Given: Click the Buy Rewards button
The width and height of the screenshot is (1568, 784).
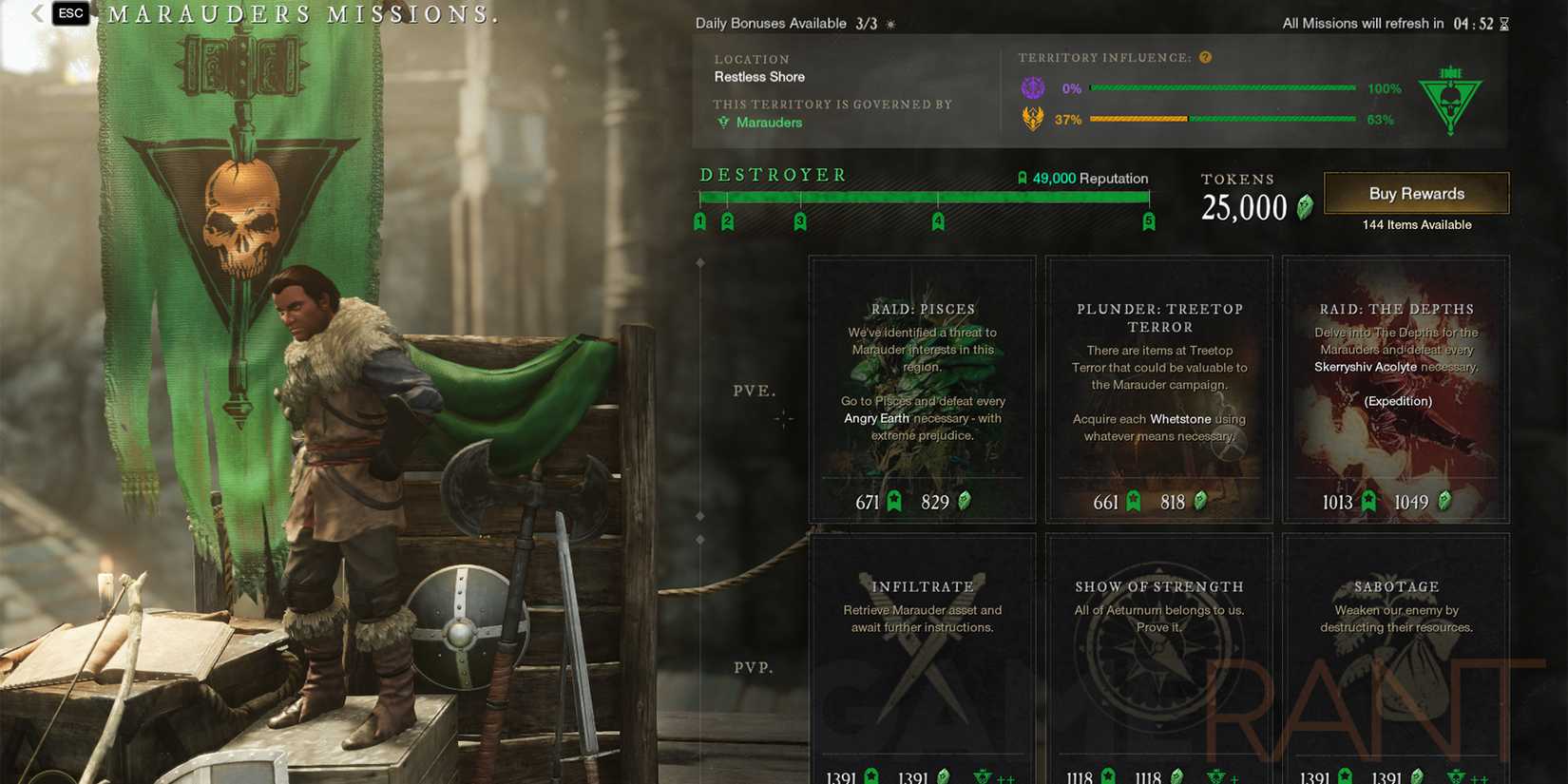Looking at the screenshot, I should click(1416, 193).
